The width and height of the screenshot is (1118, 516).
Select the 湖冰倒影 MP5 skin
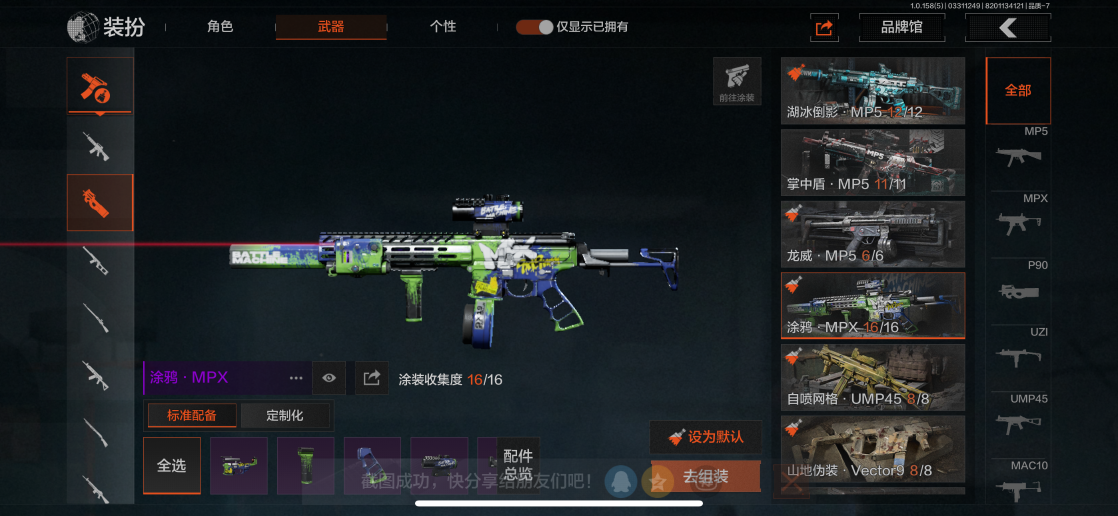tap(873, 90)
